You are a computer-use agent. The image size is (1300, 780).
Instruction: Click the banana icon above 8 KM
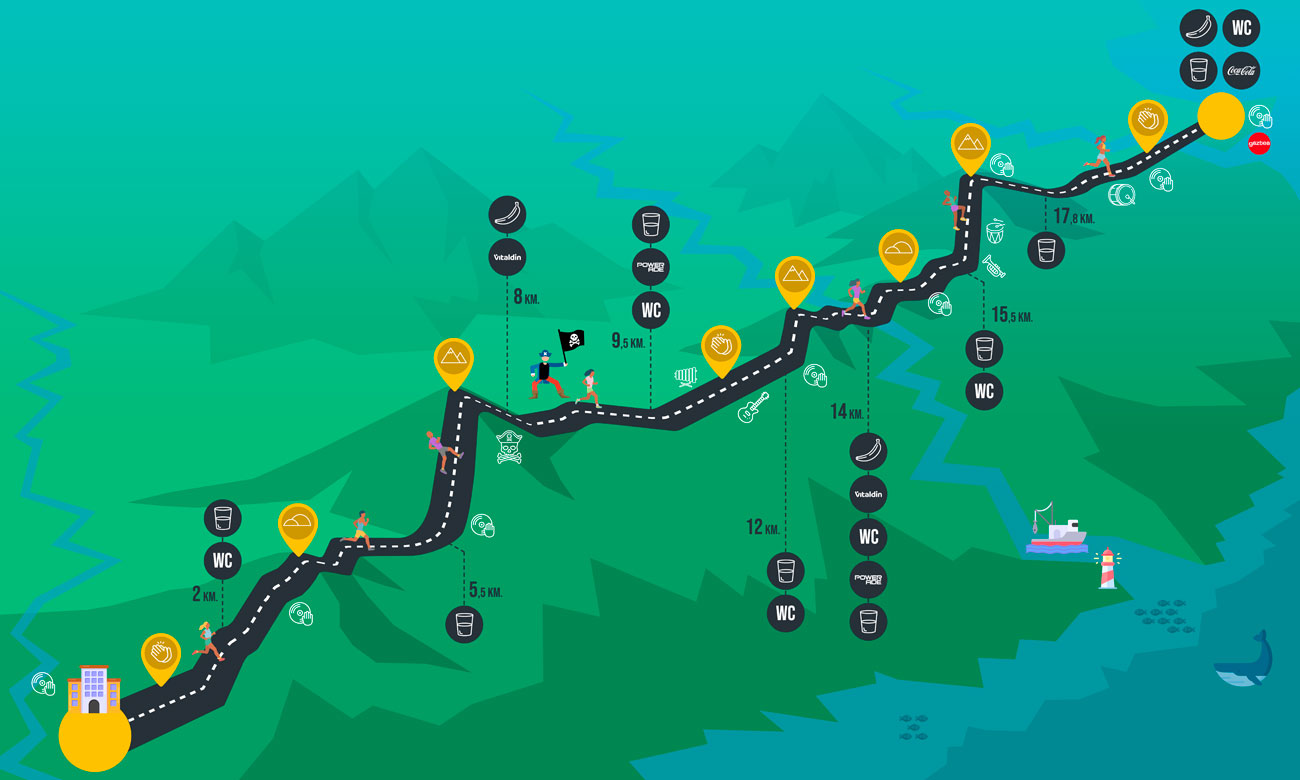point(507,214)
